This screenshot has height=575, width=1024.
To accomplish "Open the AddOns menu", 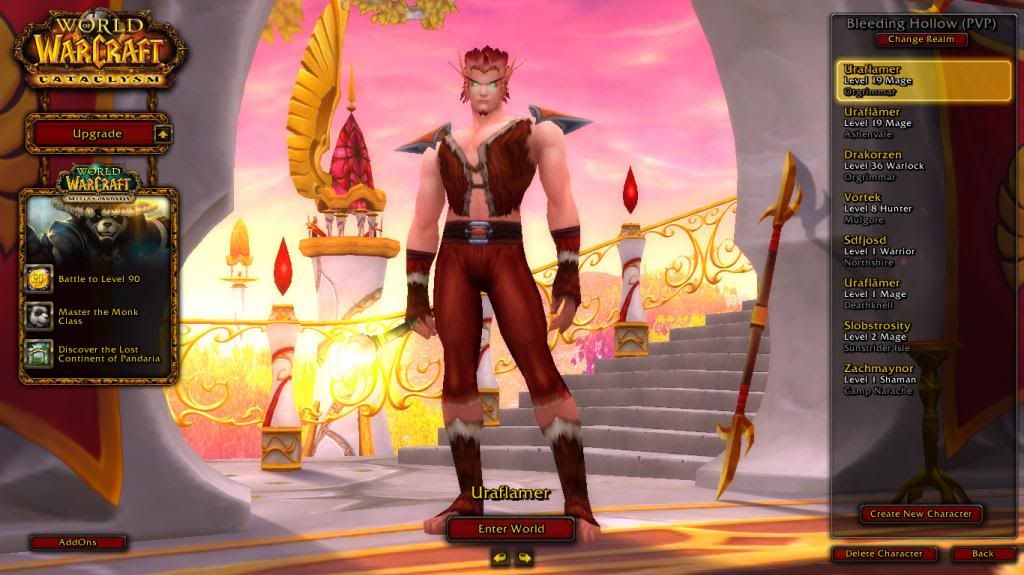I will tap(78, 542).
